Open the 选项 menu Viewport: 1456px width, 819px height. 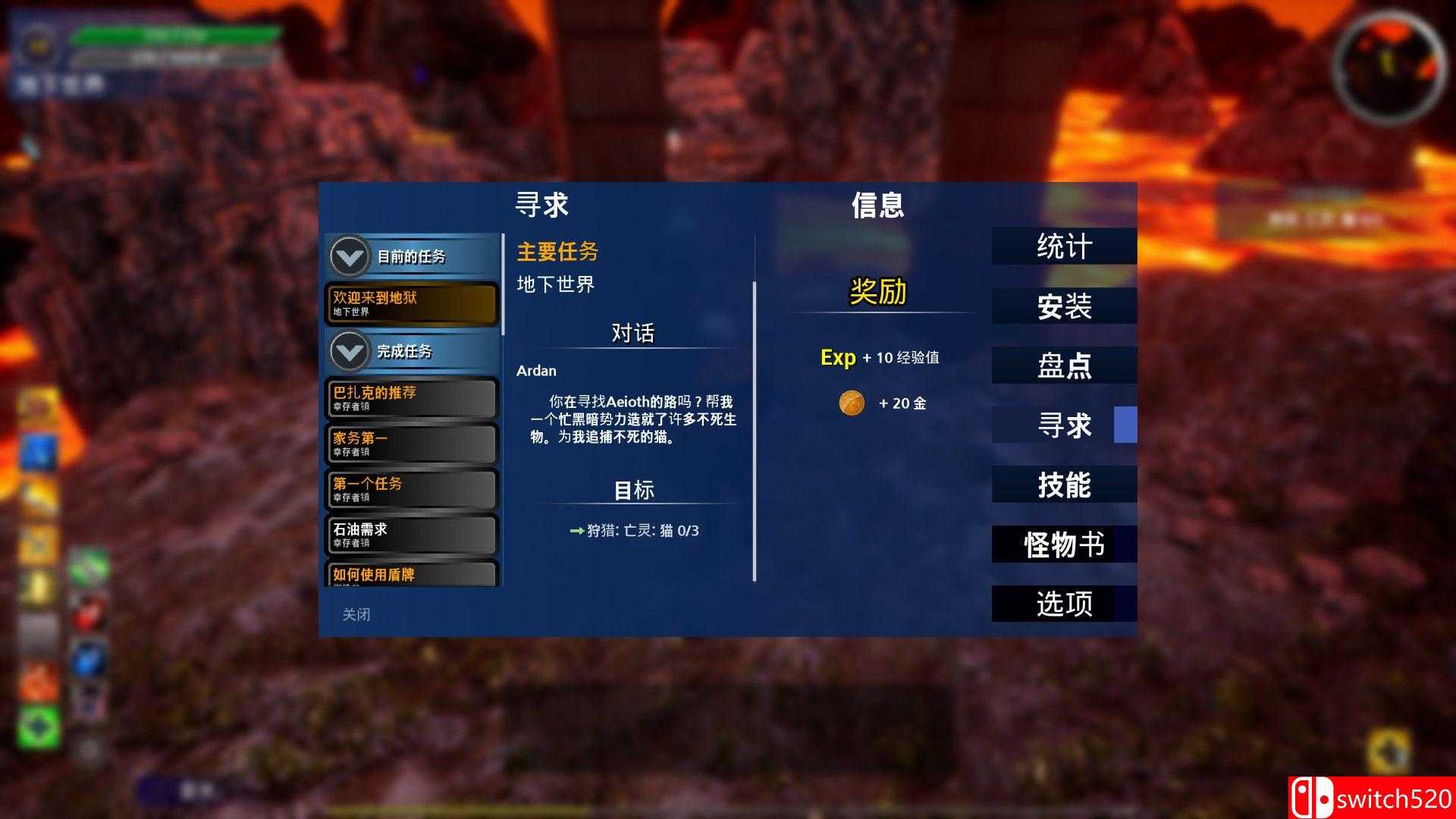tap(1065, 604)
